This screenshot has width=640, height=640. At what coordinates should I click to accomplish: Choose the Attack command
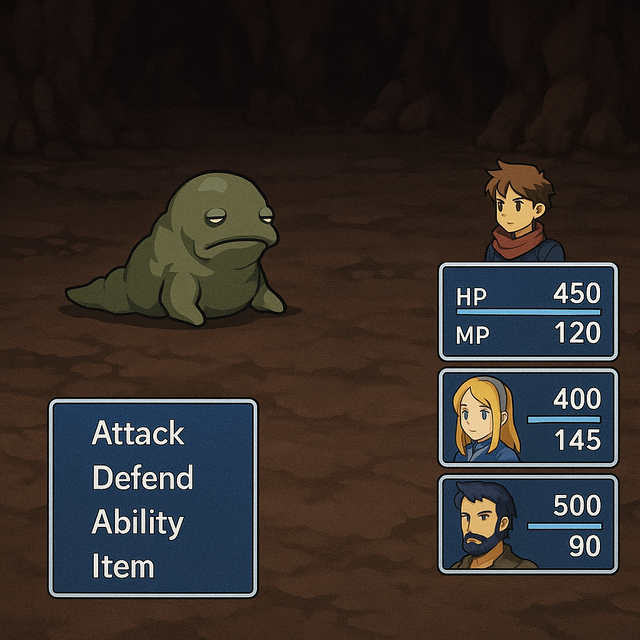pos(138,433)
